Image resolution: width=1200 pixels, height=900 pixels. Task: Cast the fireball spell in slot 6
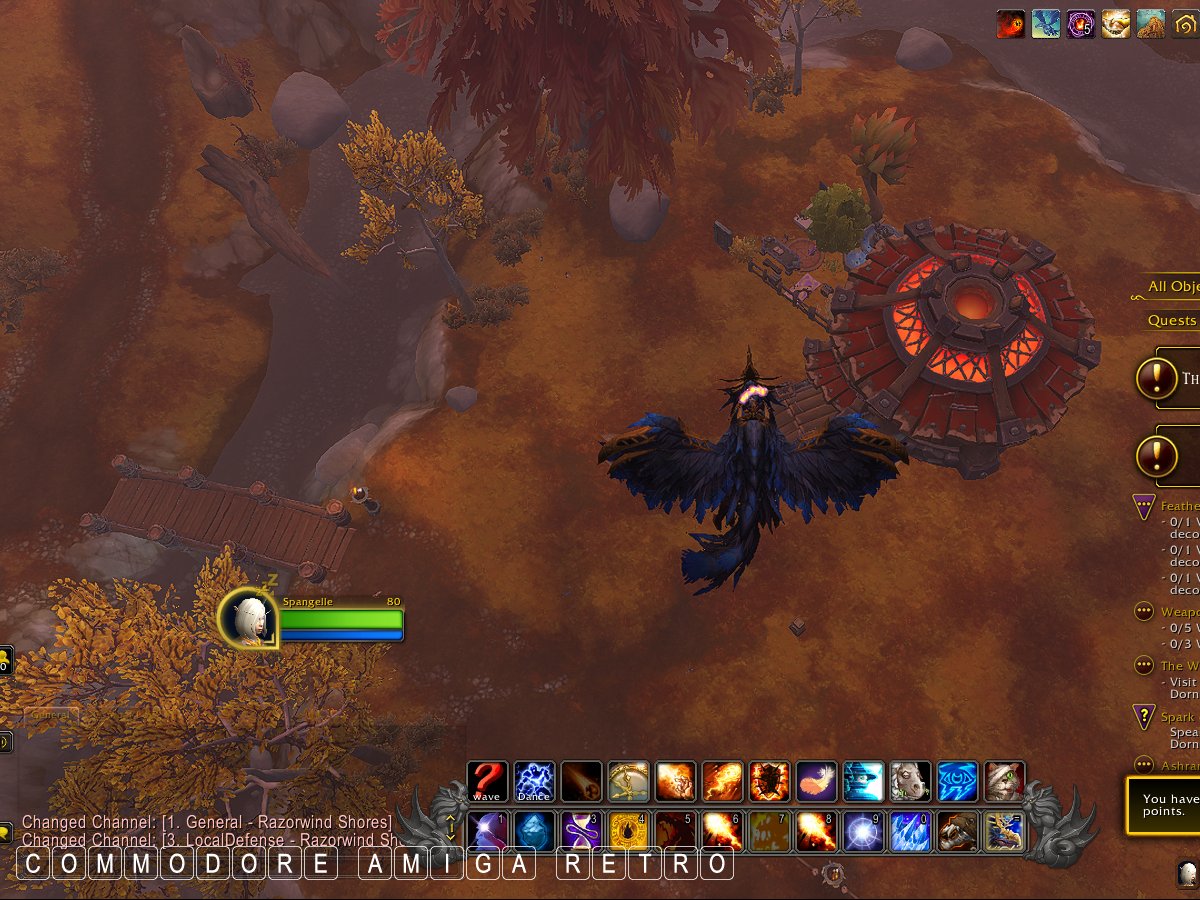[x=722, y=831]
